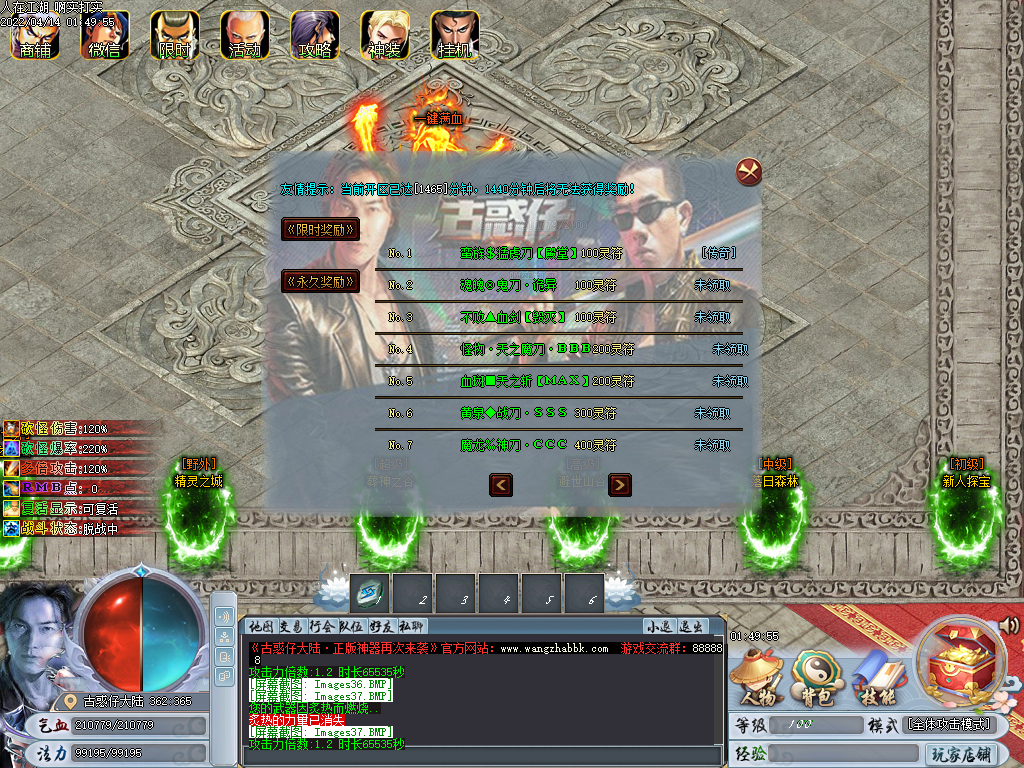This screenshot has height=768, width=1024.
Task: Open the 活动 activities icon
Action: click(x=245, y=35)
